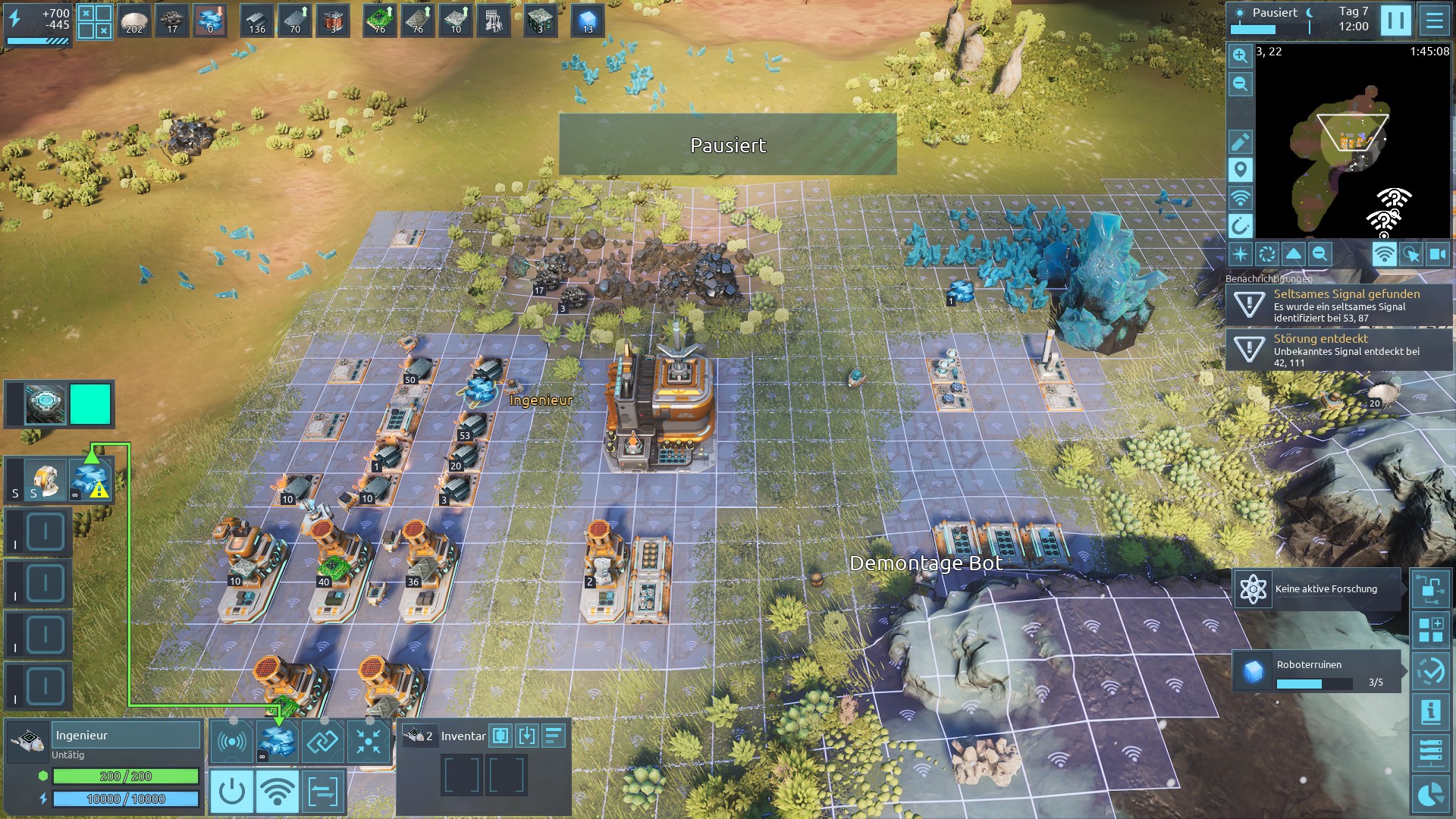Viewport: 1456px width, 819px height.
Task: Open the build grid-plus menu button
Action: point(1430,629)
